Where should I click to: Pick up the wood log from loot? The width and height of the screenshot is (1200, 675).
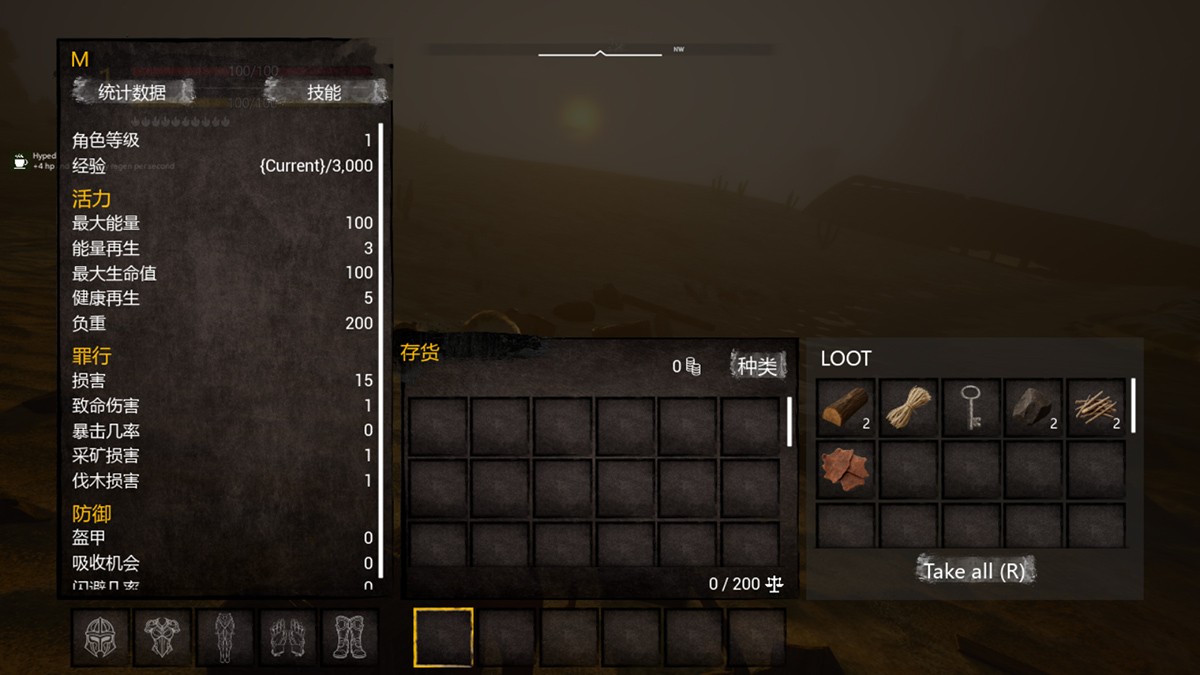846,407
